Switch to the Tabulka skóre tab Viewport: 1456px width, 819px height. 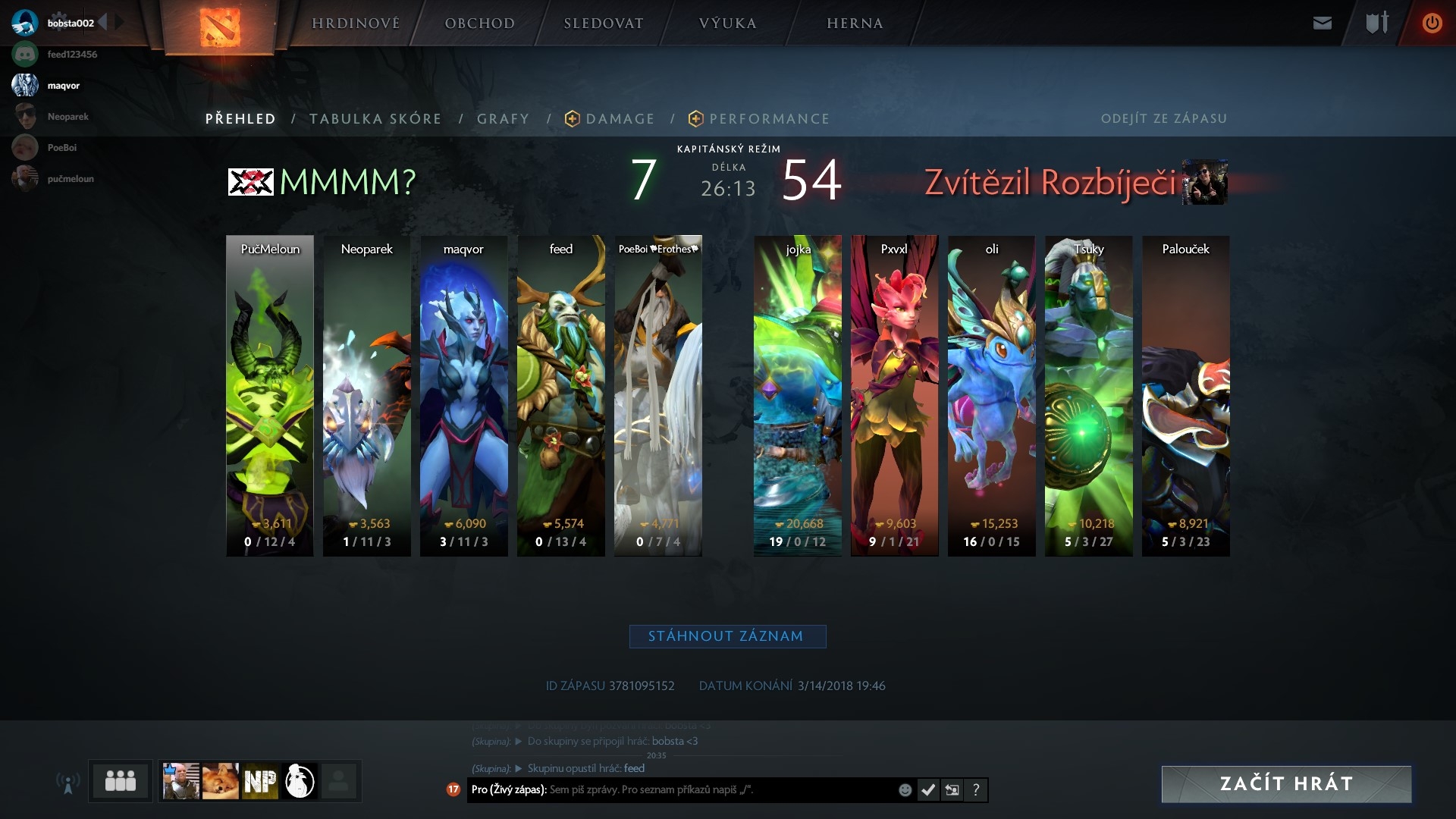(x=375, y=119)
